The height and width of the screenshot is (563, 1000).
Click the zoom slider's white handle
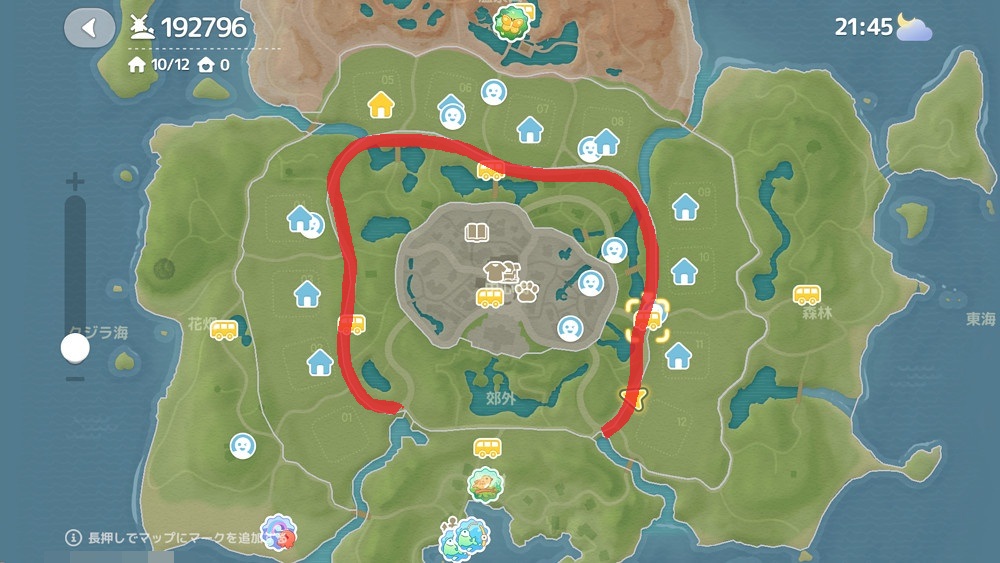75,348
